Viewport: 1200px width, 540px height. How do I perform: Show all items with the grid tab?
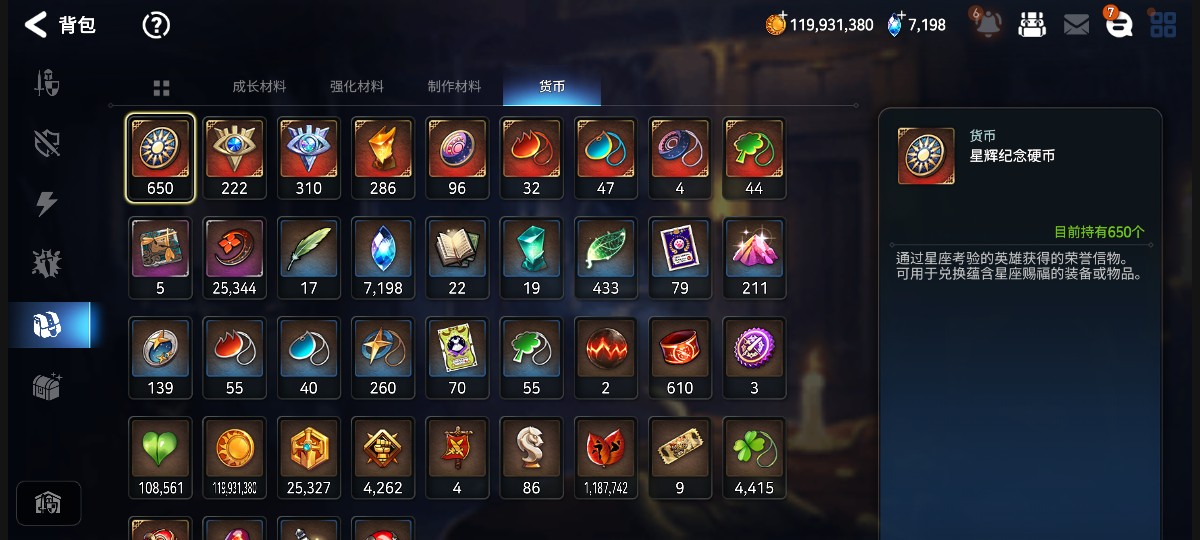tap(161, 88)
